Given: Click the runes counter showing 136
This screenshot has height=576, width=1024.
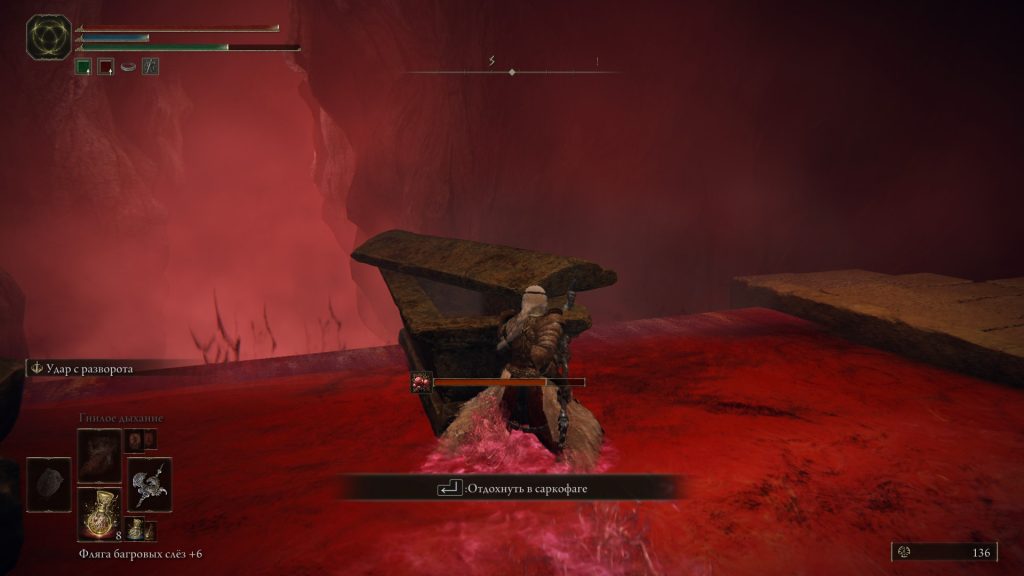Looking at the screenshot, I should (x=945, y=552).
